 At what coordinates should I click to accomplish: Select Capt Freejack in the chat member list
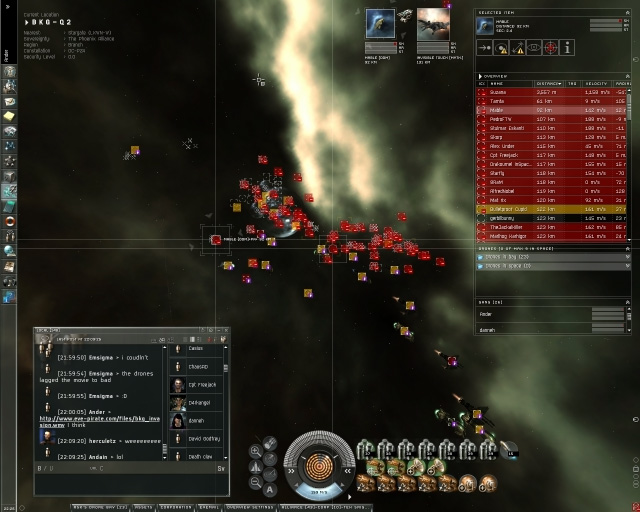coord(200,384)
